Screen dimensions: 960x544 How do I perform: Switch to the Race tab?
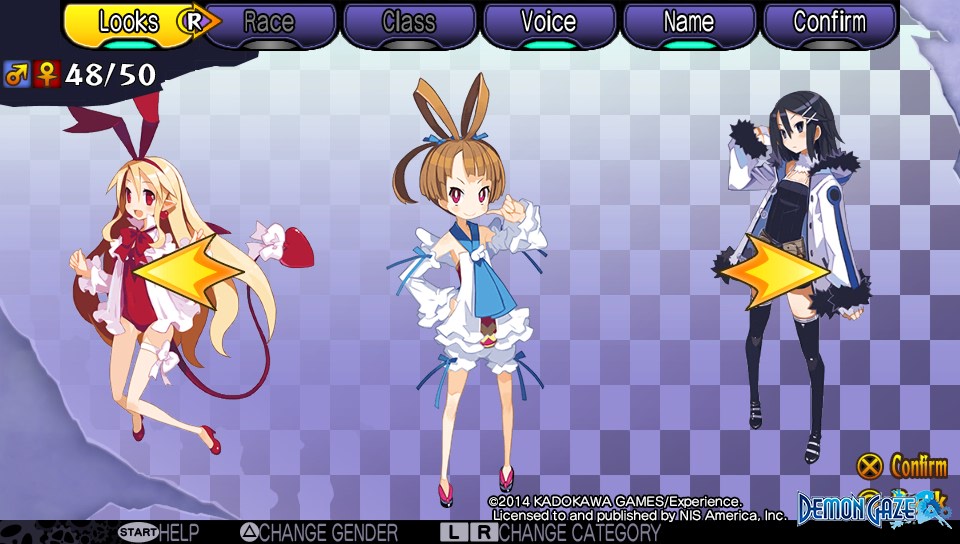point(269,23)
